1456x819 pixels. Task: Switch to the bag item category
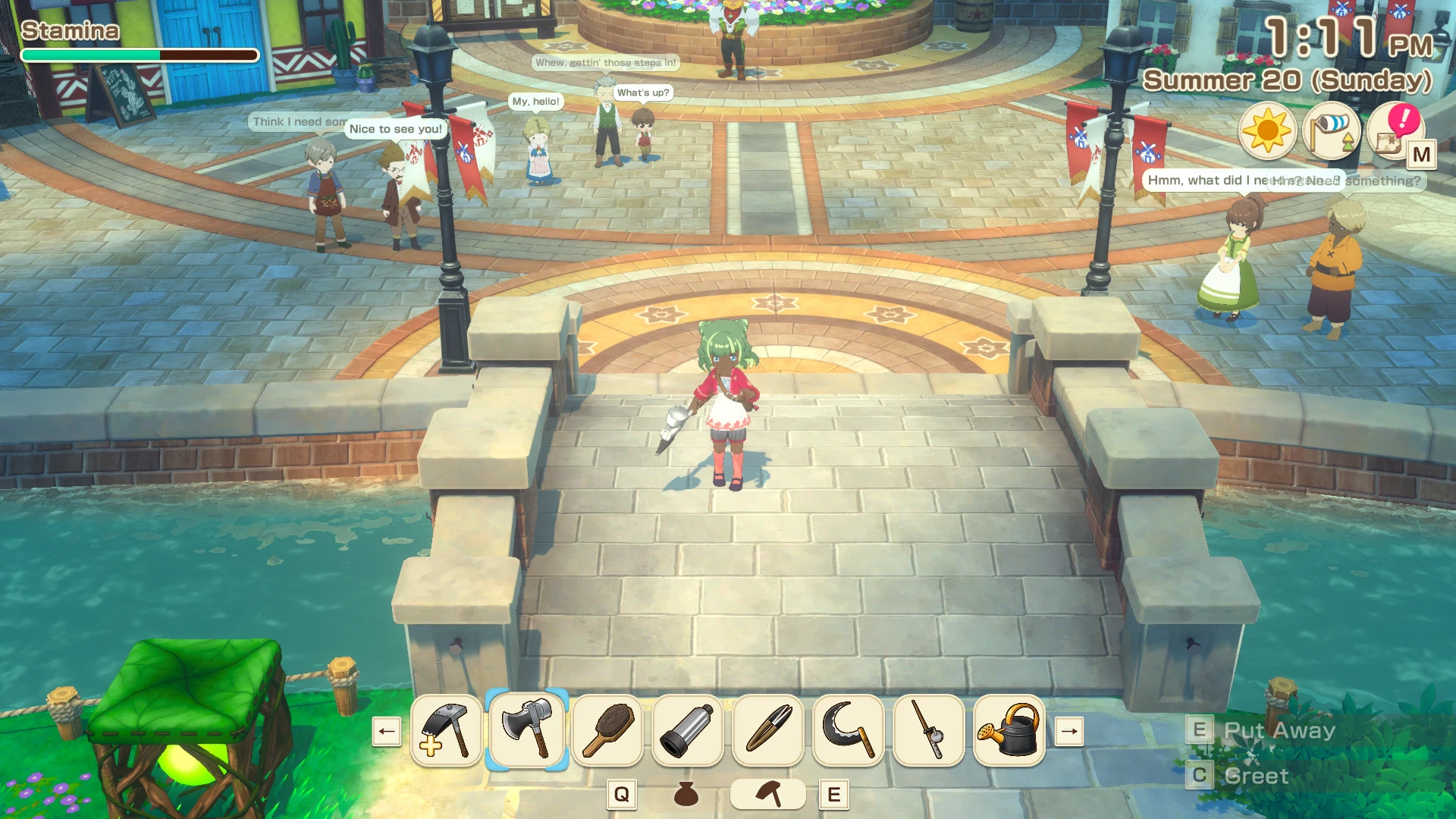(x=686, y=794)
